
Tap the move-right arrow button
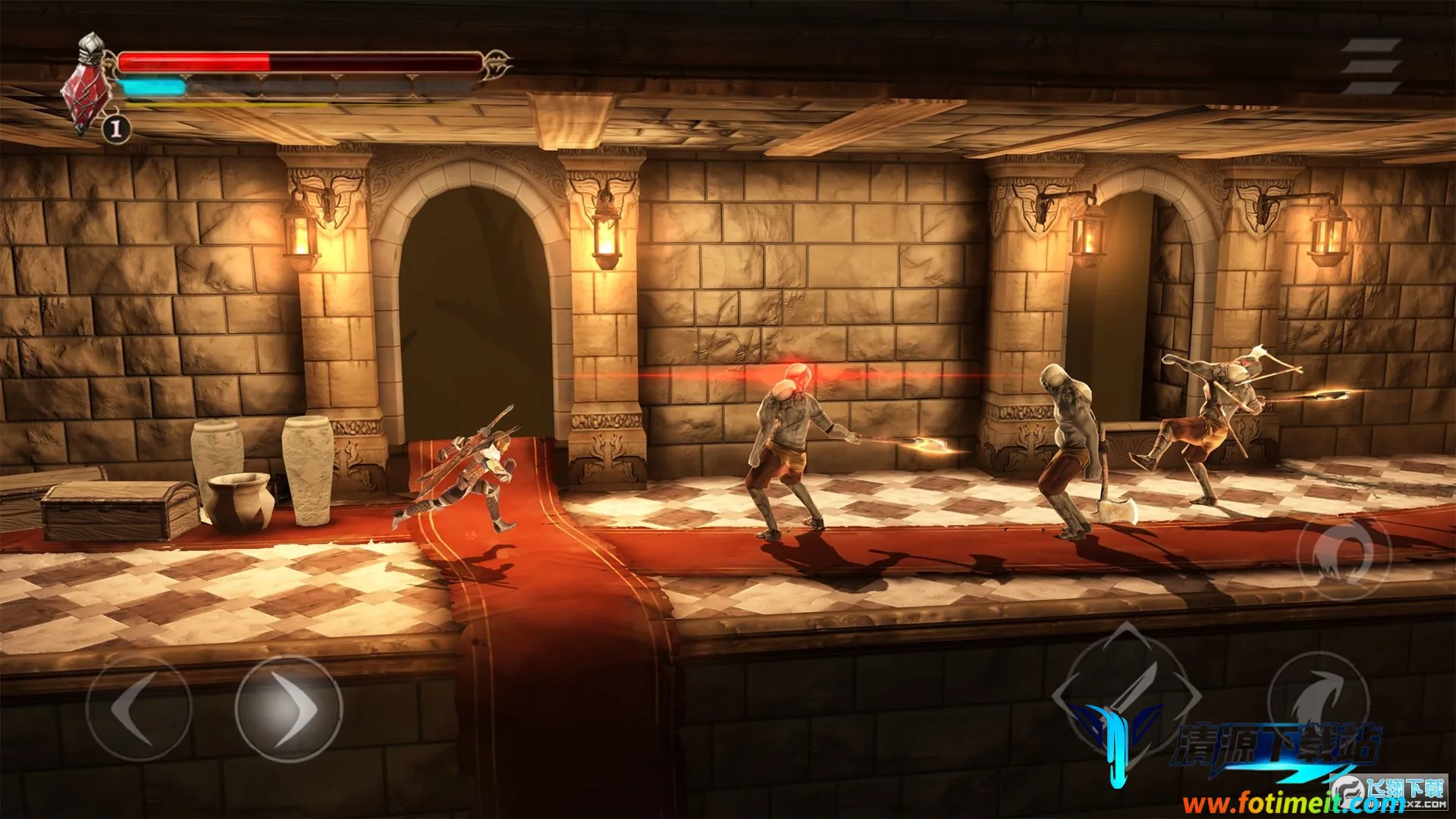click(x=288, y=708)
